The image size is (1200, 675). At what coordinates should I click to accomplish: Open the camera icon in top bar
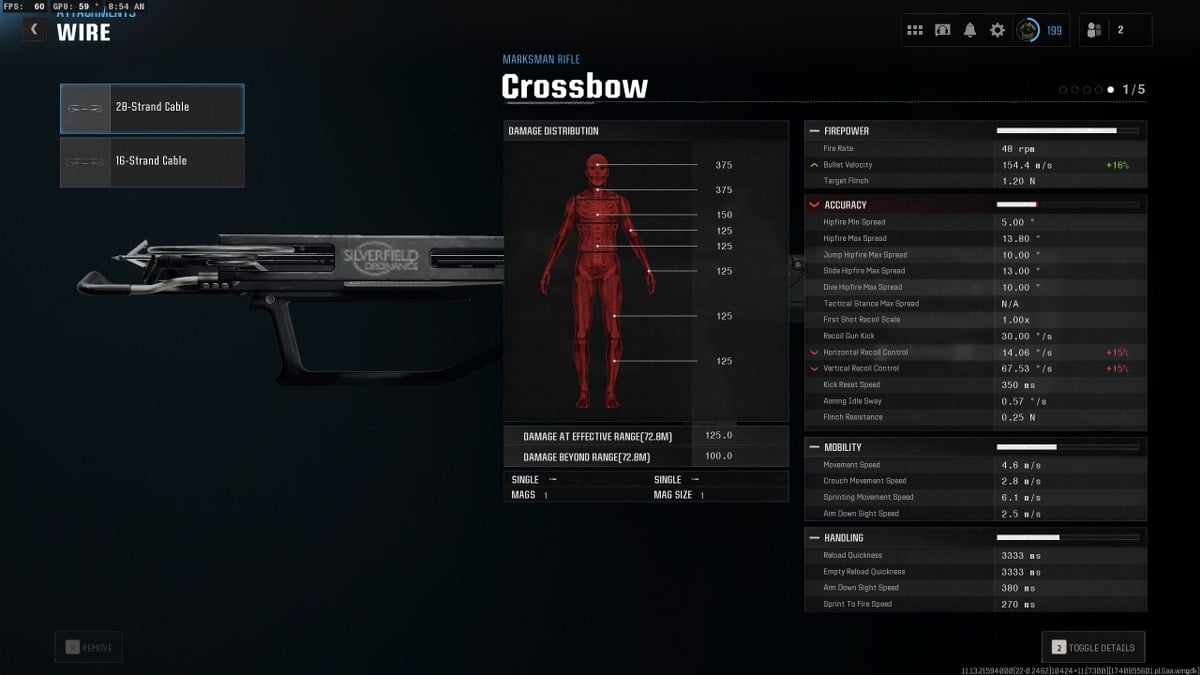pos(942,30)
